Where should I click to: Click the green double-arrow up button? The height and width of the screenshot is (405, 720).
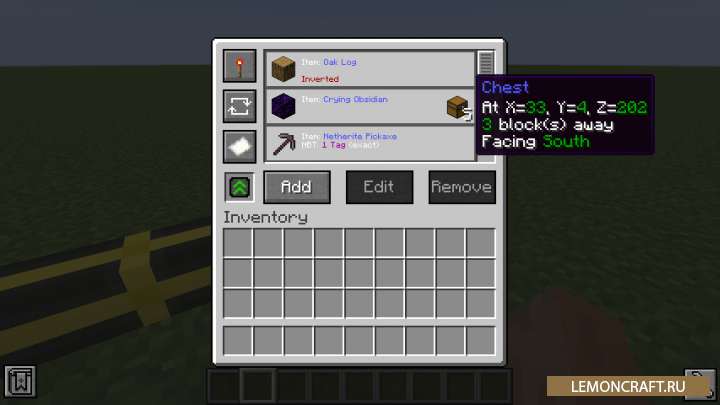point(240,187)
